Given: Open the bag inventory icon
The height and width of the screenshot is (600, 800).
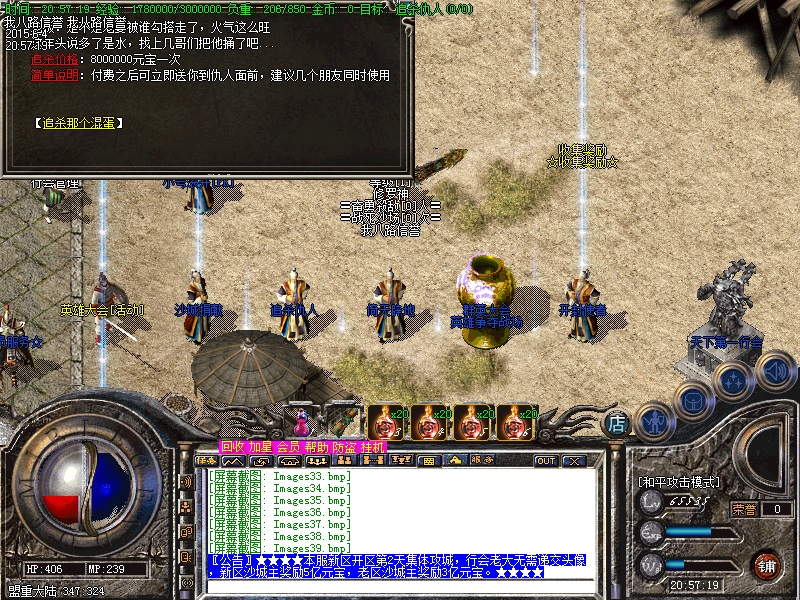Looking at the screenshot, I should tap(692, 401).
